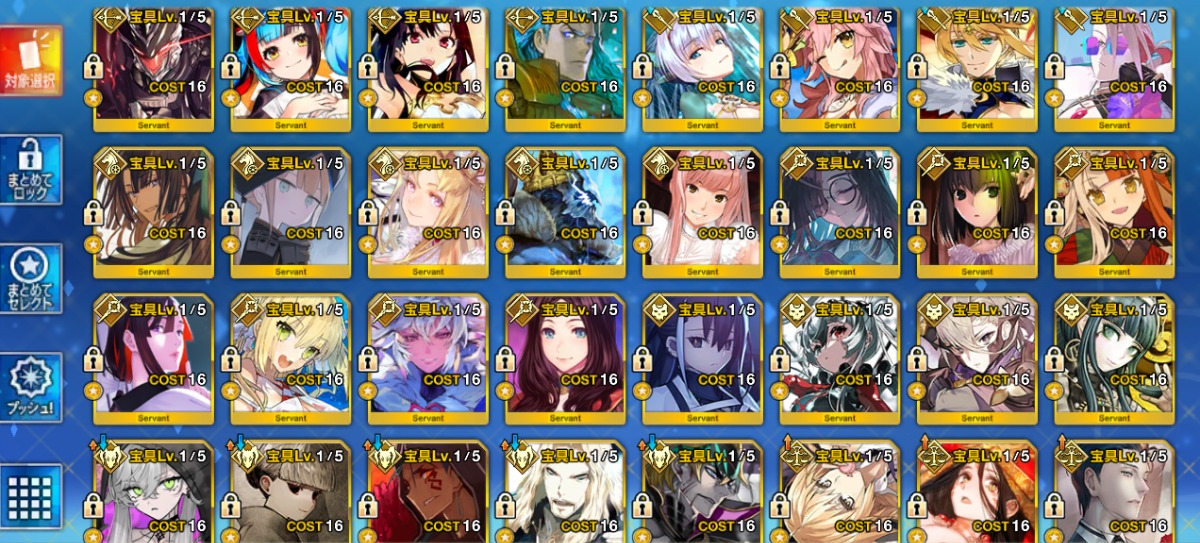The width and height of the screenshot is (1200, 543).
Task: Click the red 対象選択 button
Action: coord(31,60)
